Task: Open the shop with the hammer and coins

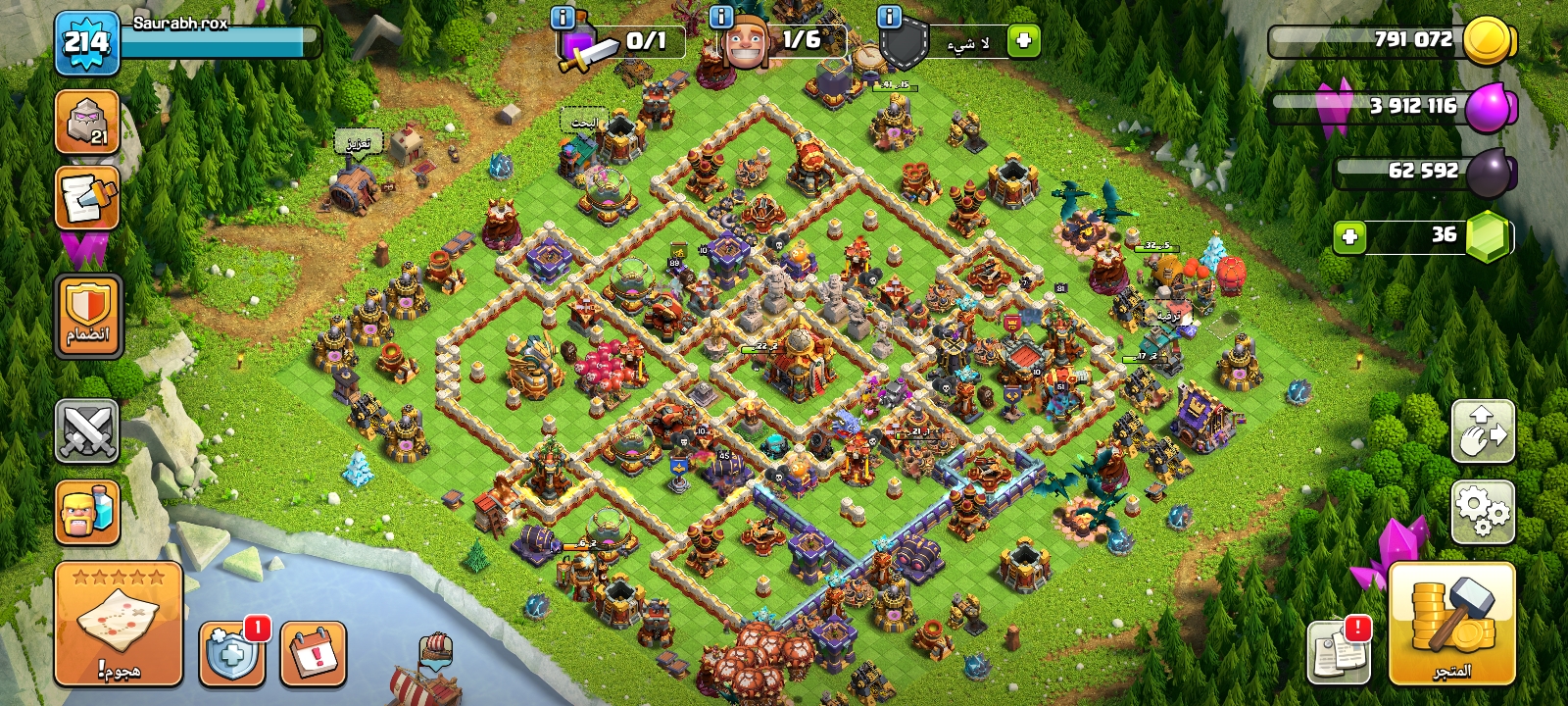Action: click(x=1451, y=624)
